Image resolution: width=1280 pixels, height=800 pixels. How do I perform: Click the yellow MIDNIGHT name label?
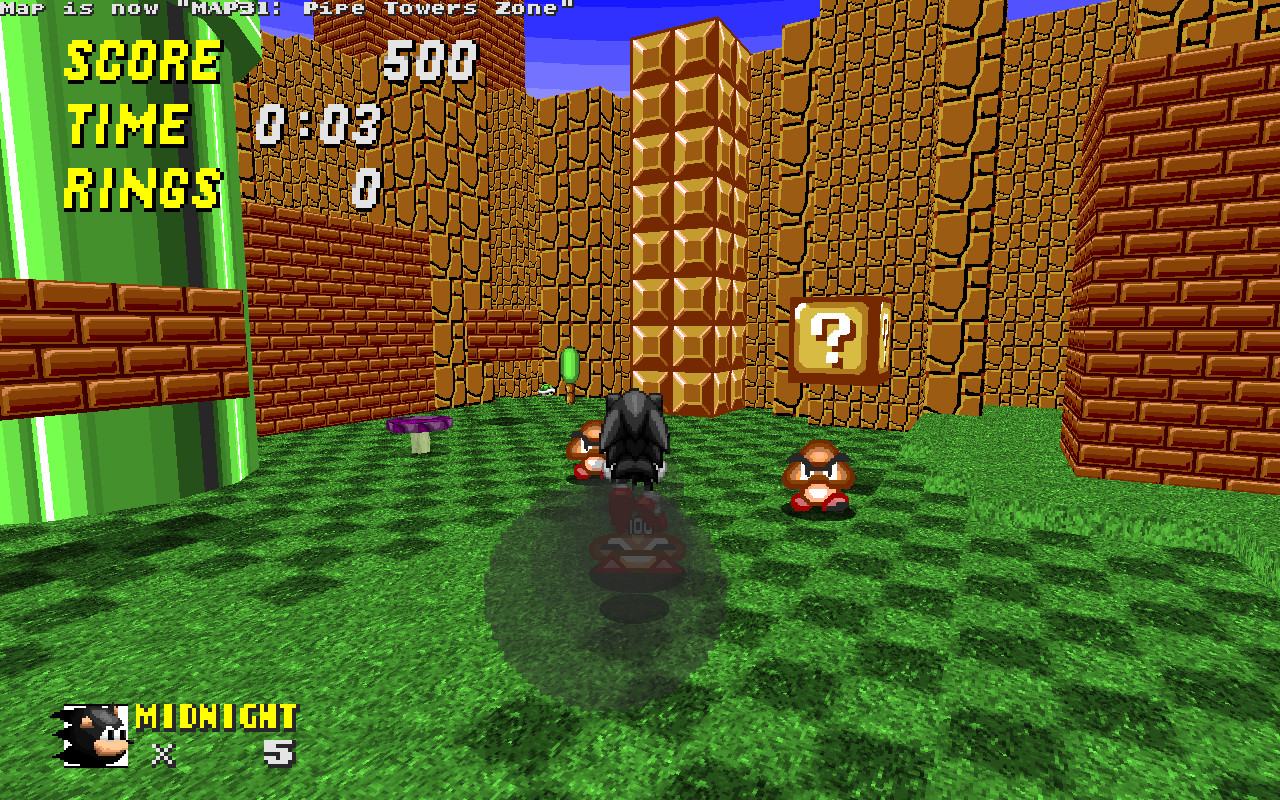pyautogui.click(x=215, y=718)
